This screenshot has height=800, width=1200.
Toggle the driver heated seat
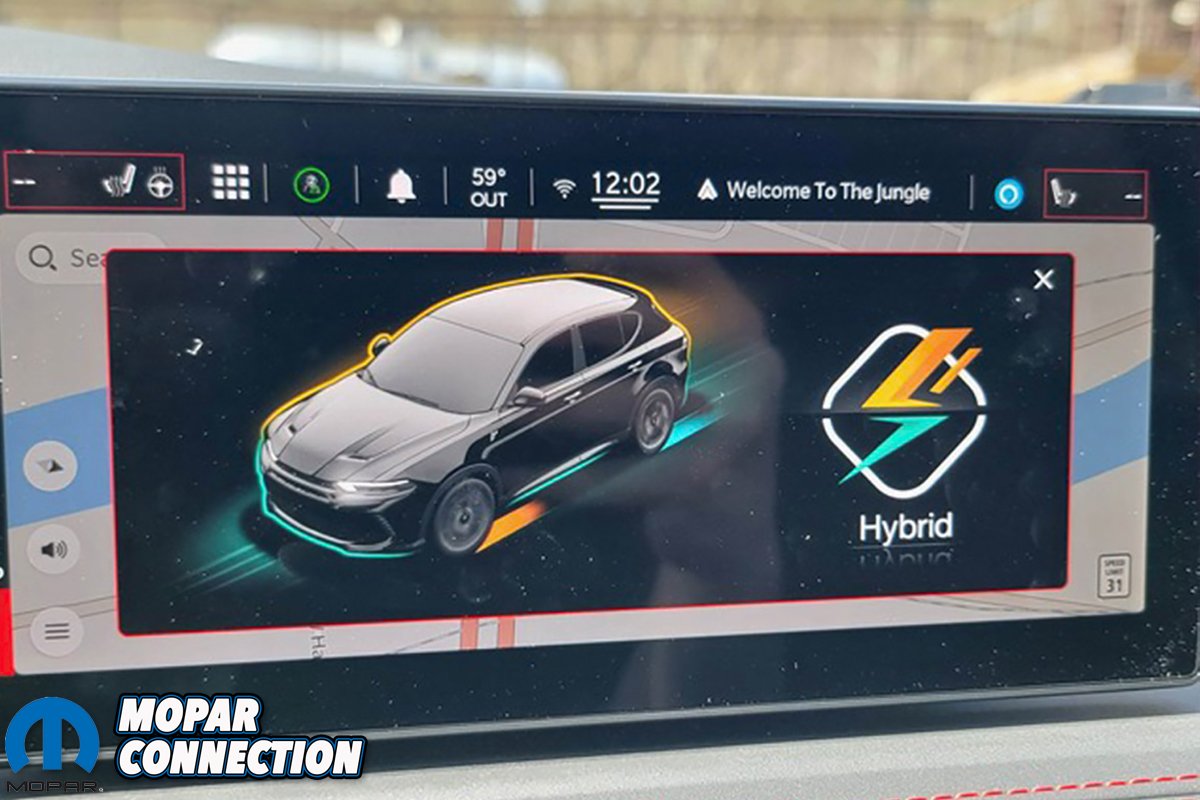[117, 183]
